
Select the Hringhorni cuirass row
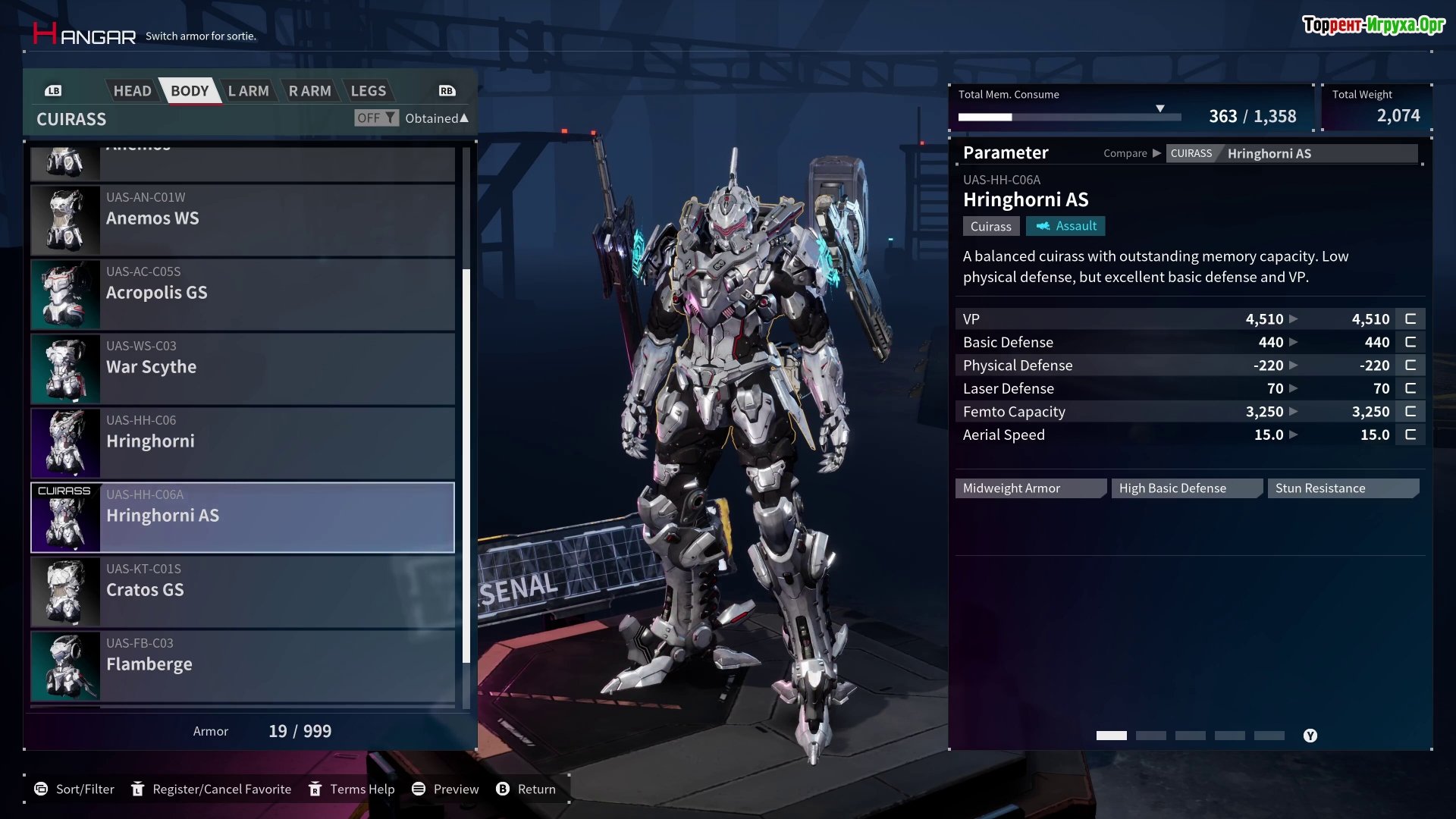pos(243,442)
